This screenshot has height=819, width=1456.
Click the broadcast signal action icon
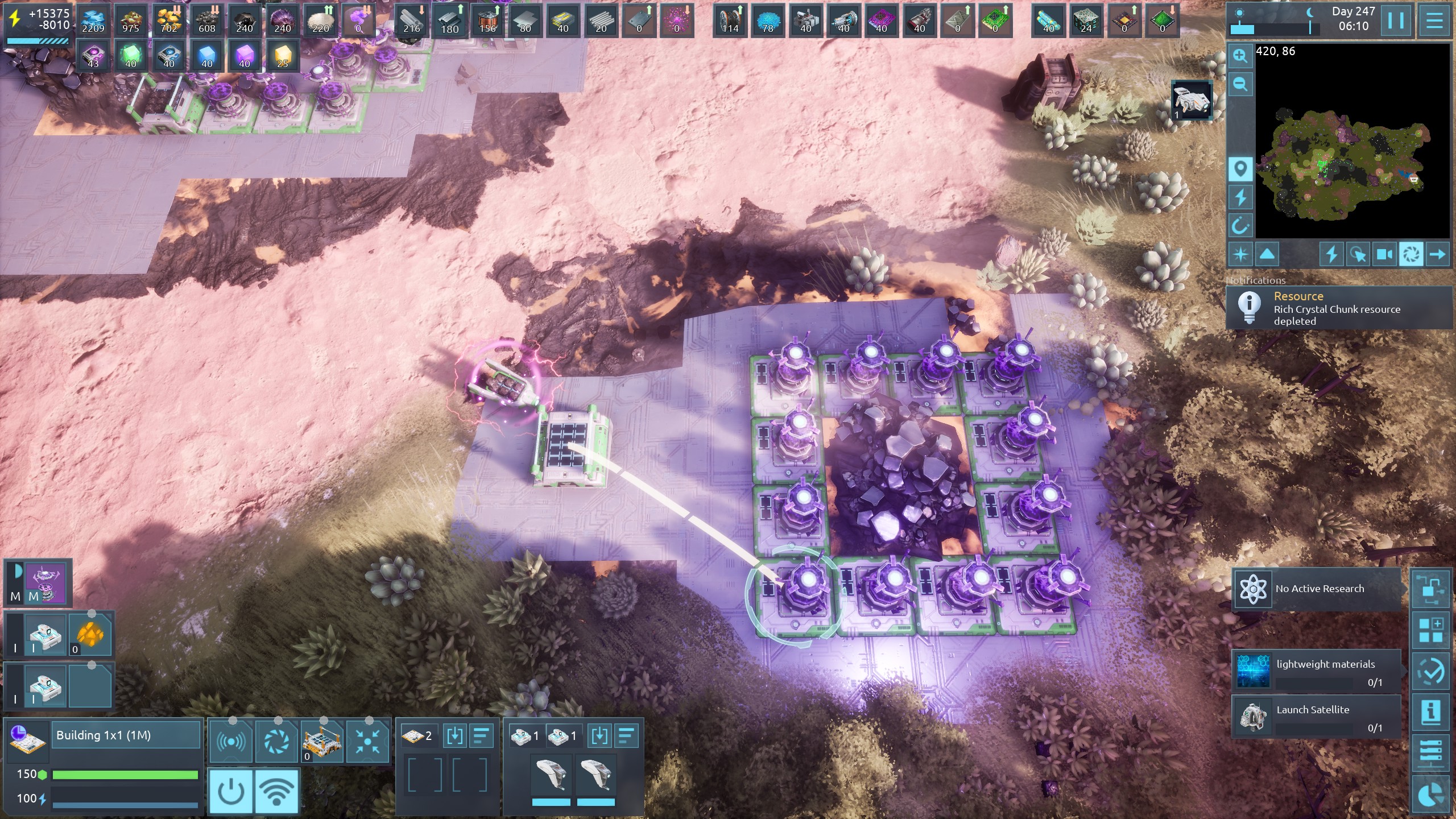[x=231, y=741]
